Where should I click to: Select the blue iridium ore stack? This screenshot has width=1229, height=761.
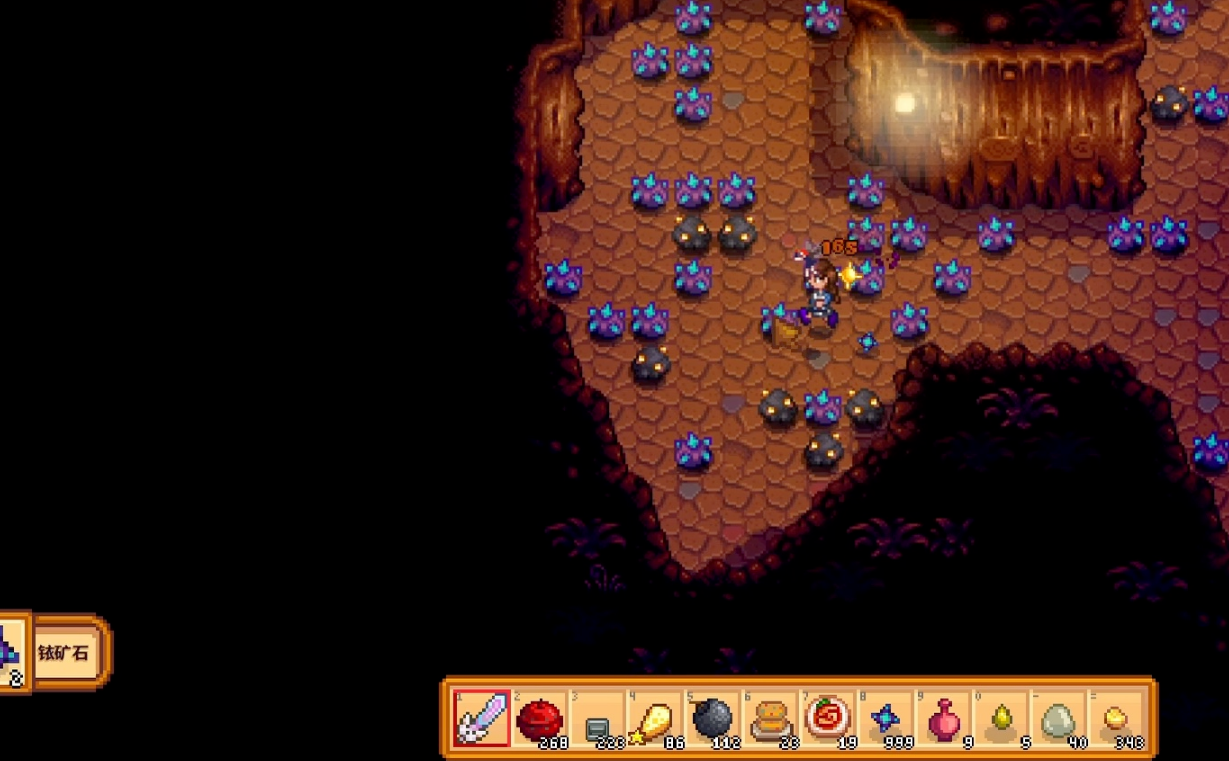coord(885,718)
